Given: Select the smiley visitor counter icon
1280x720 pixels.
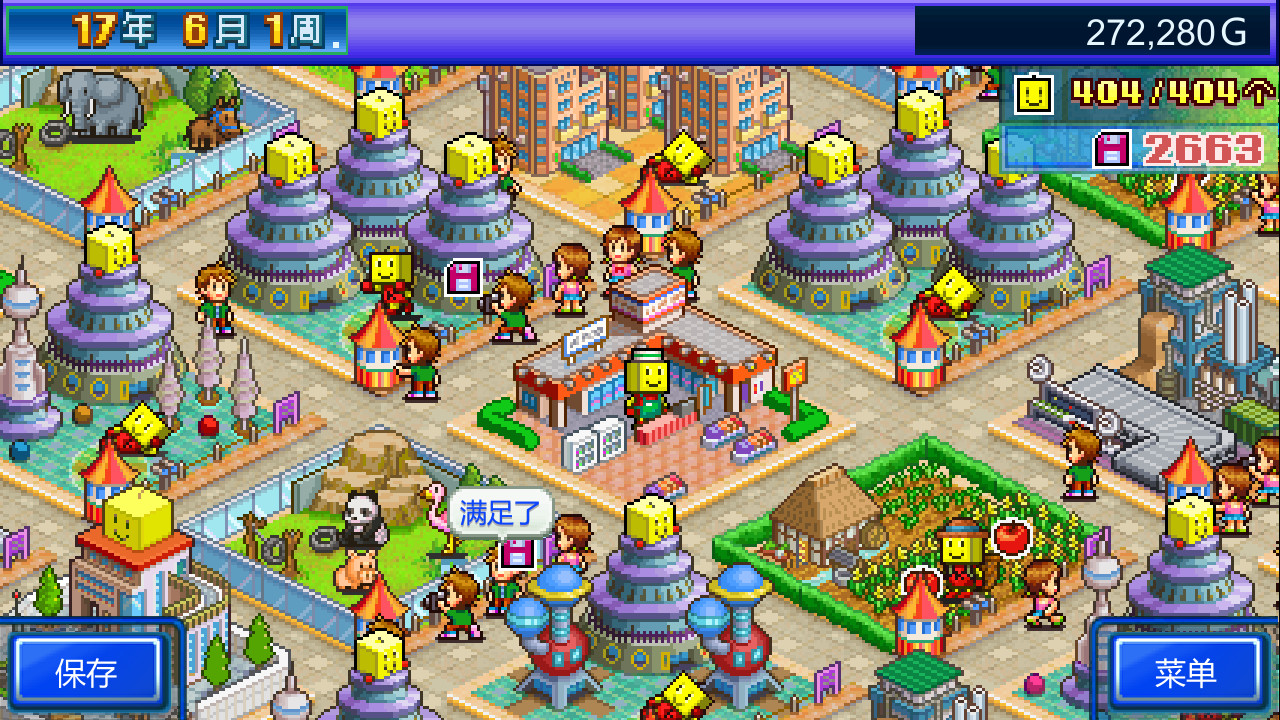Looking at the screenshot, I should 1033,95.
